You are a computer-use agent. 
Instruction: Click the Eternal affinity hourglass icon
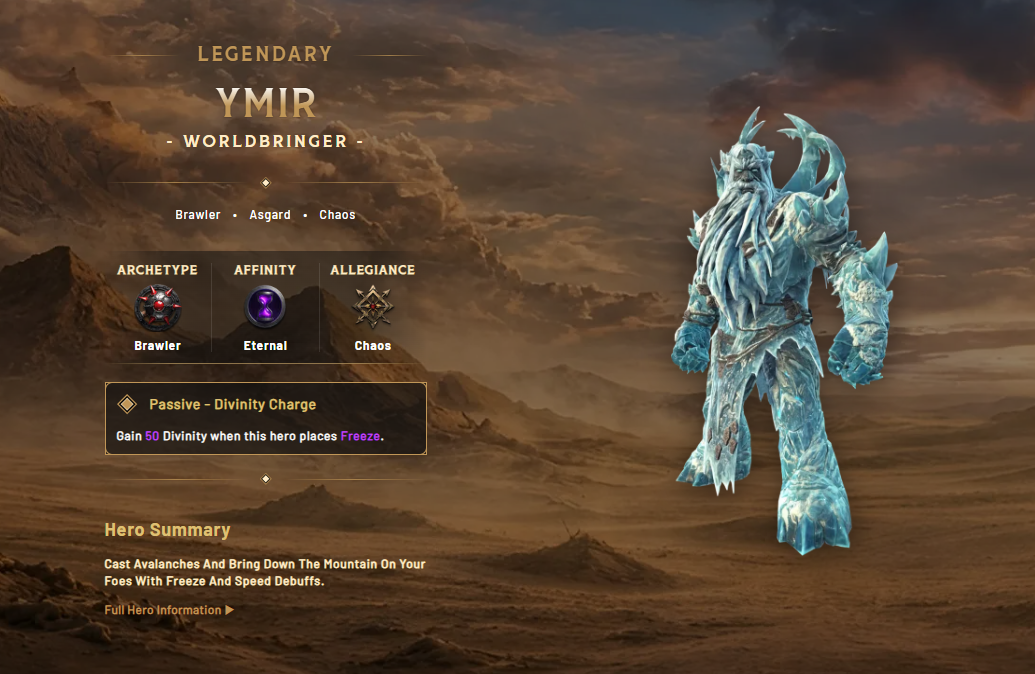[x=266, y=307]
